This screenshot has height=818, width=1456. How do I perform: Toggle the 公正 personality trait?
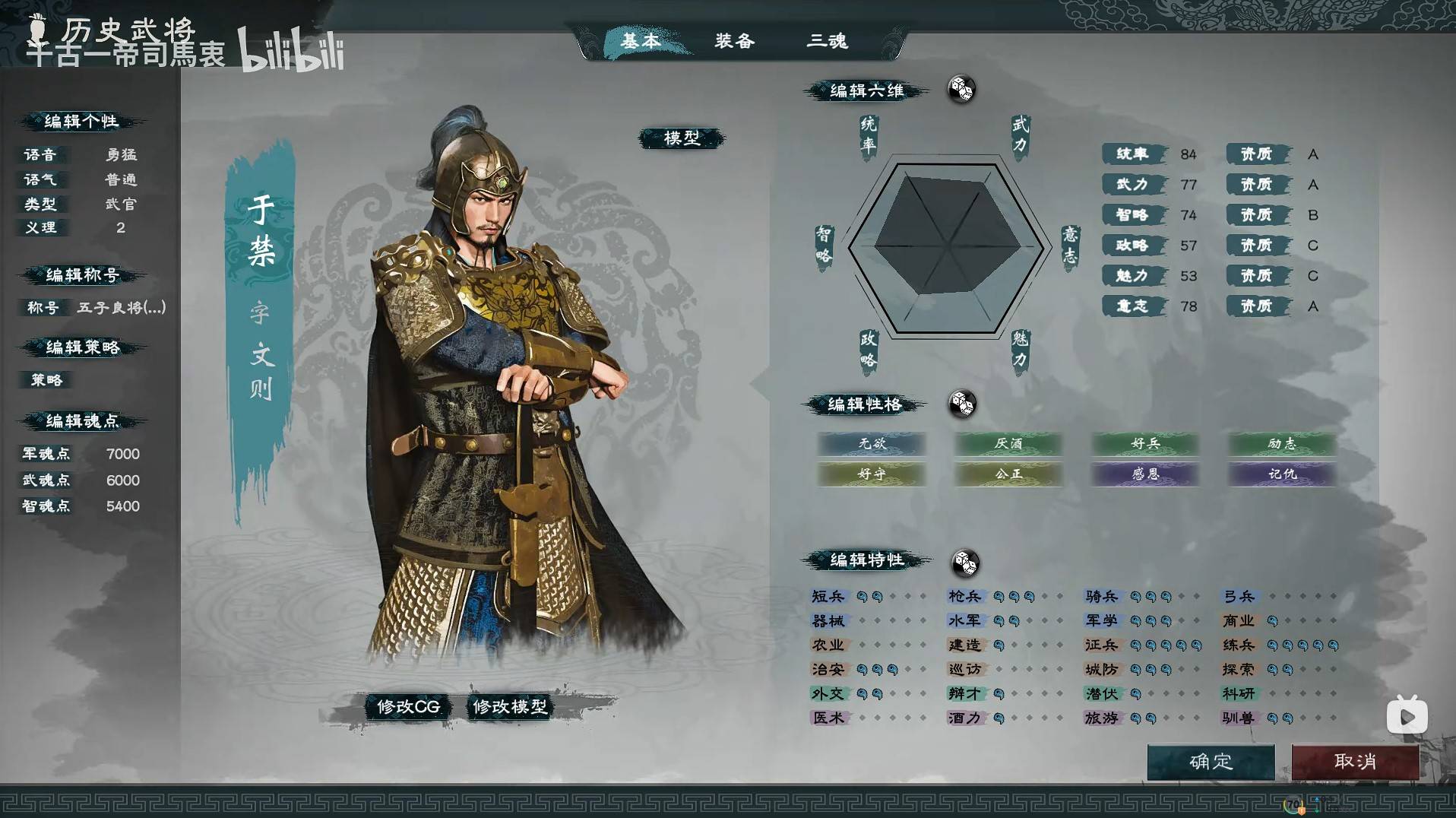pos(1008,474)
